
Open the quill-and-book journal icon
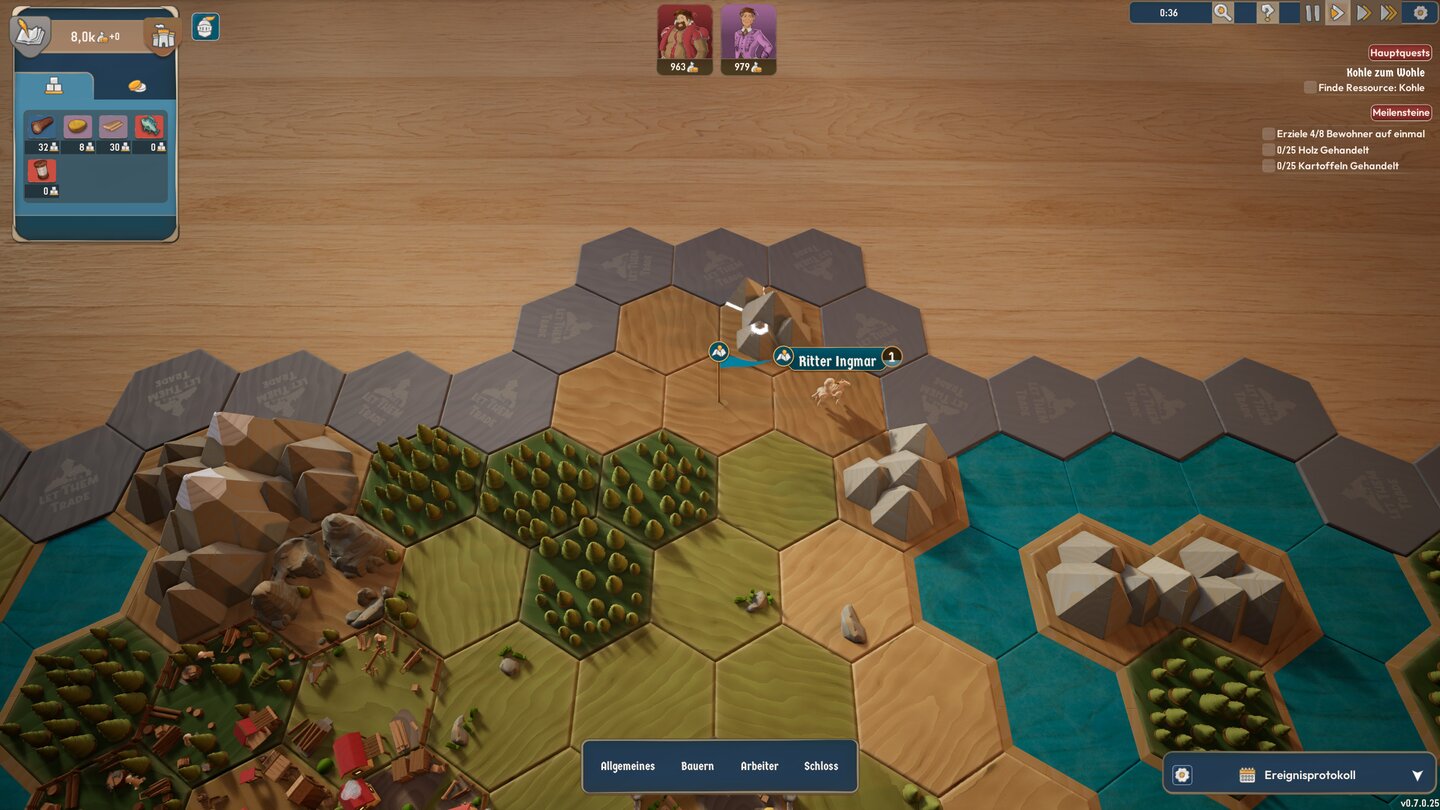click(x=31, y=33)
